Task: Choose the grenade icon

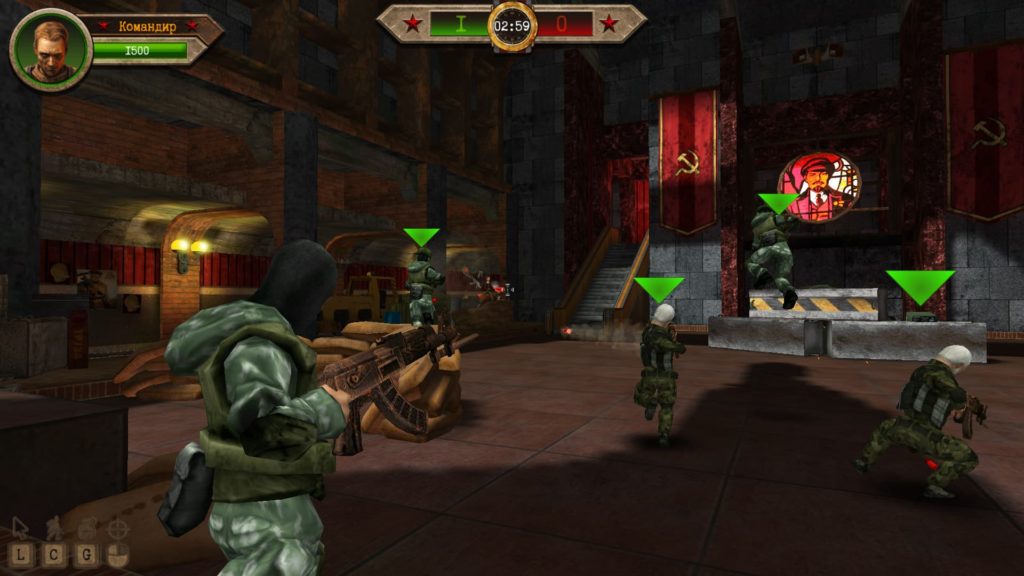Action: coord(88,527)
